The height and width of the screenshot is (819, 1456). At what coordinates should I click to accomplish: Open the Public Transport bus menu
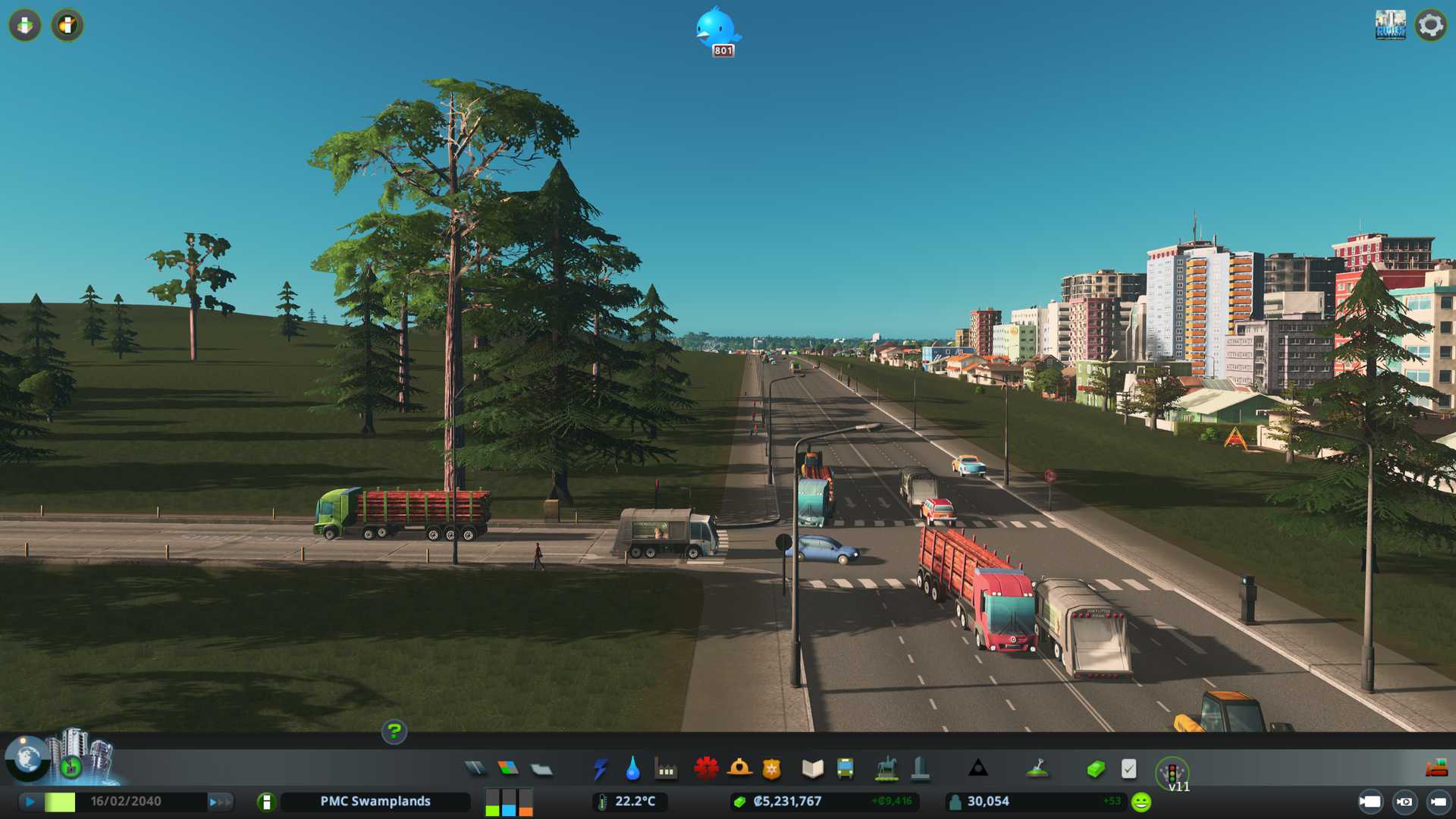click(x=845, y=769)
